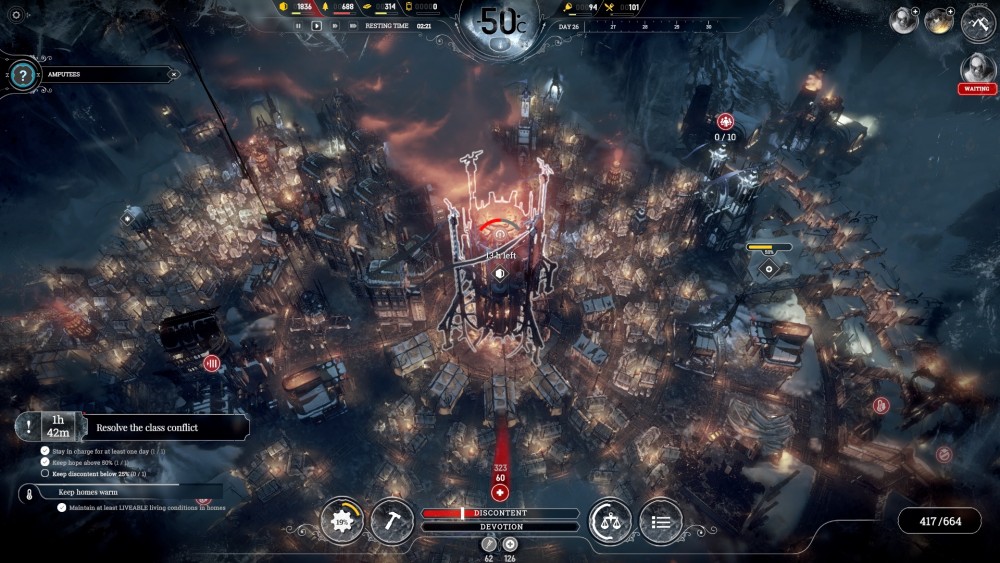Click the Devotion bar
The image size is (1000, 563).
click(x=500, y=526)
